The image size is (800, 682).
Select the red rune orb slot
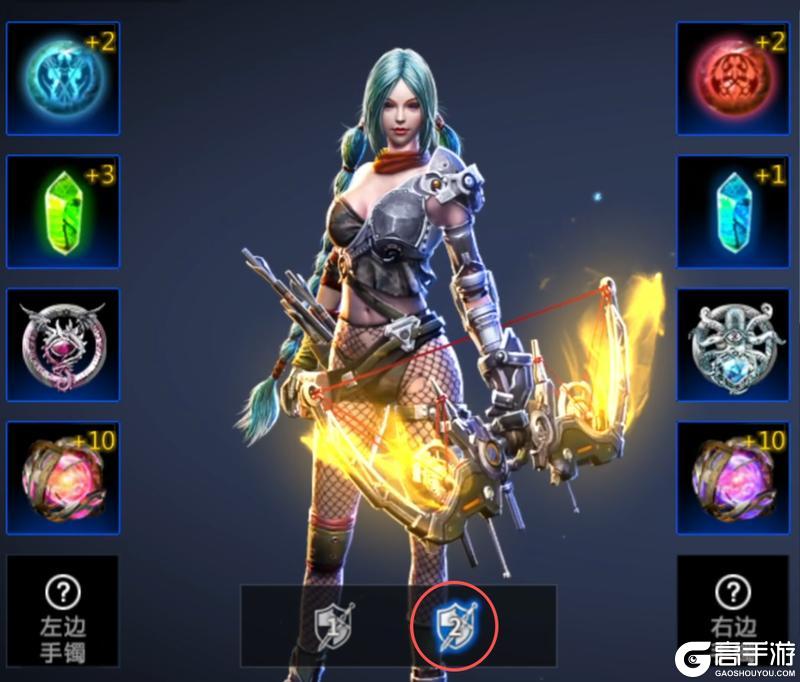pos(733,78)
